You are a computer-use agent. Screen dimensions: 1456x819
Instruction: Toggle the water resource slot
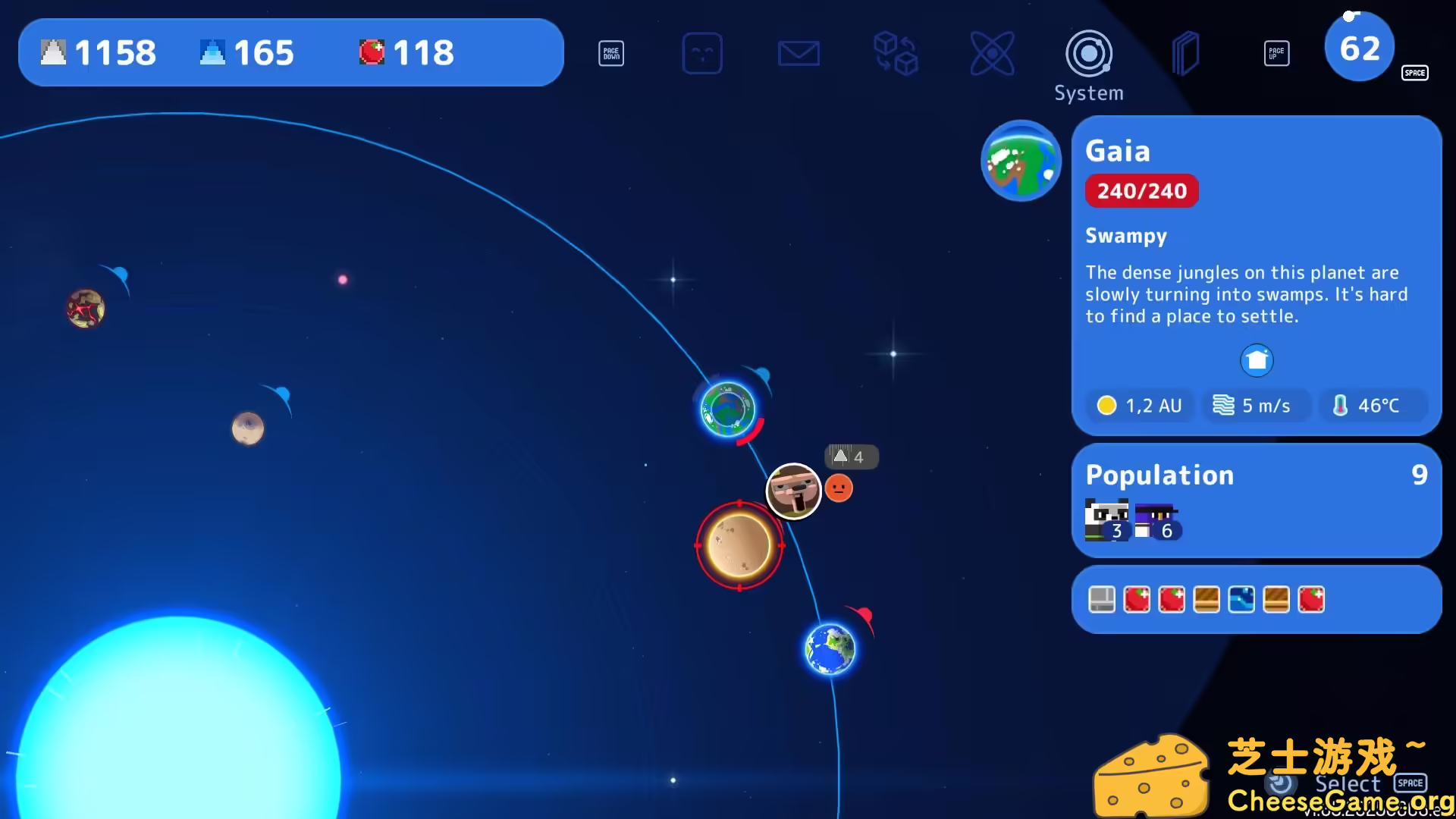coord(1243,599)
